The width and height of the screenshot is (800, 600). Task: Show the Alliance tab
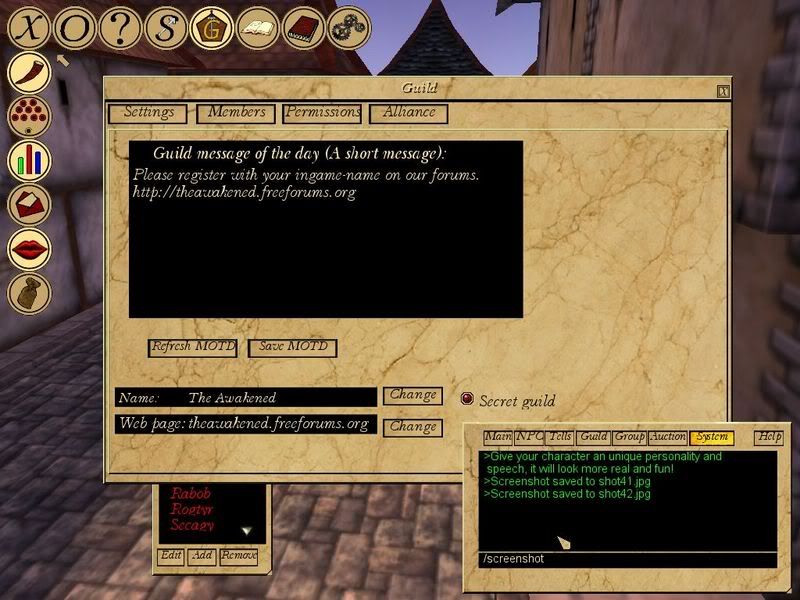[409, 113]
